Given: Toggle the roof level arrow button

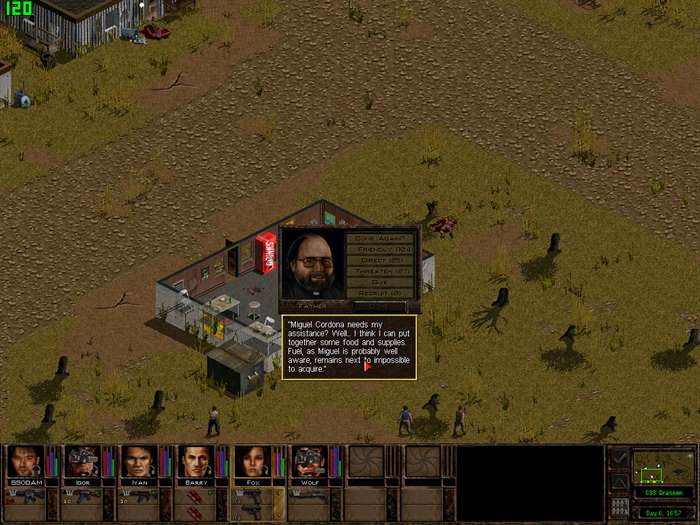Looking at the screenshot, I should pyautogui.click(x=620, y=482).
